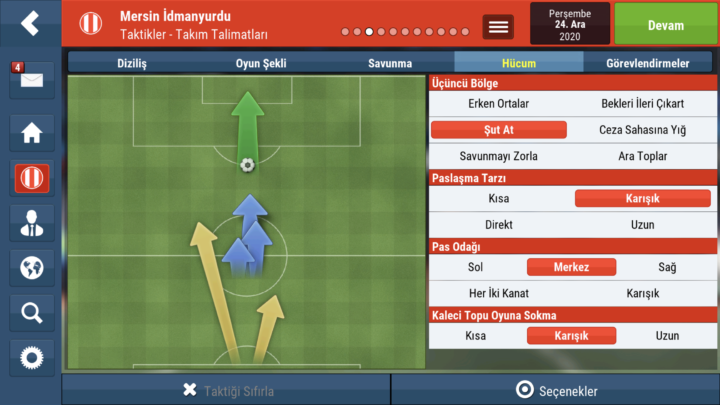
Task: Open the Görevlendirmeler tab
Action: point(647,63)
